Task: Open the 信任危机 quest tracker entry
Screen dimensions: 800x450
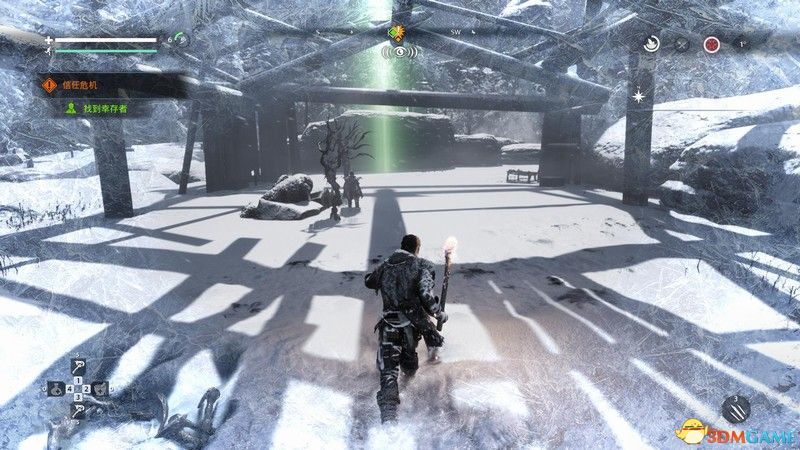Action: [x=72, y=85]
